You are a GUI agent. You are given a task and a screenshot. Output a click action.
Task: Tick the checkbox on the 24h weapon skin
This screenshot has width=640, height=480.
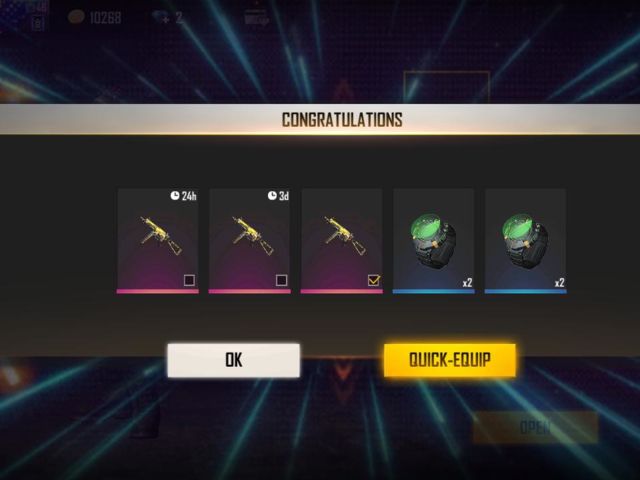tap(189, 280)
